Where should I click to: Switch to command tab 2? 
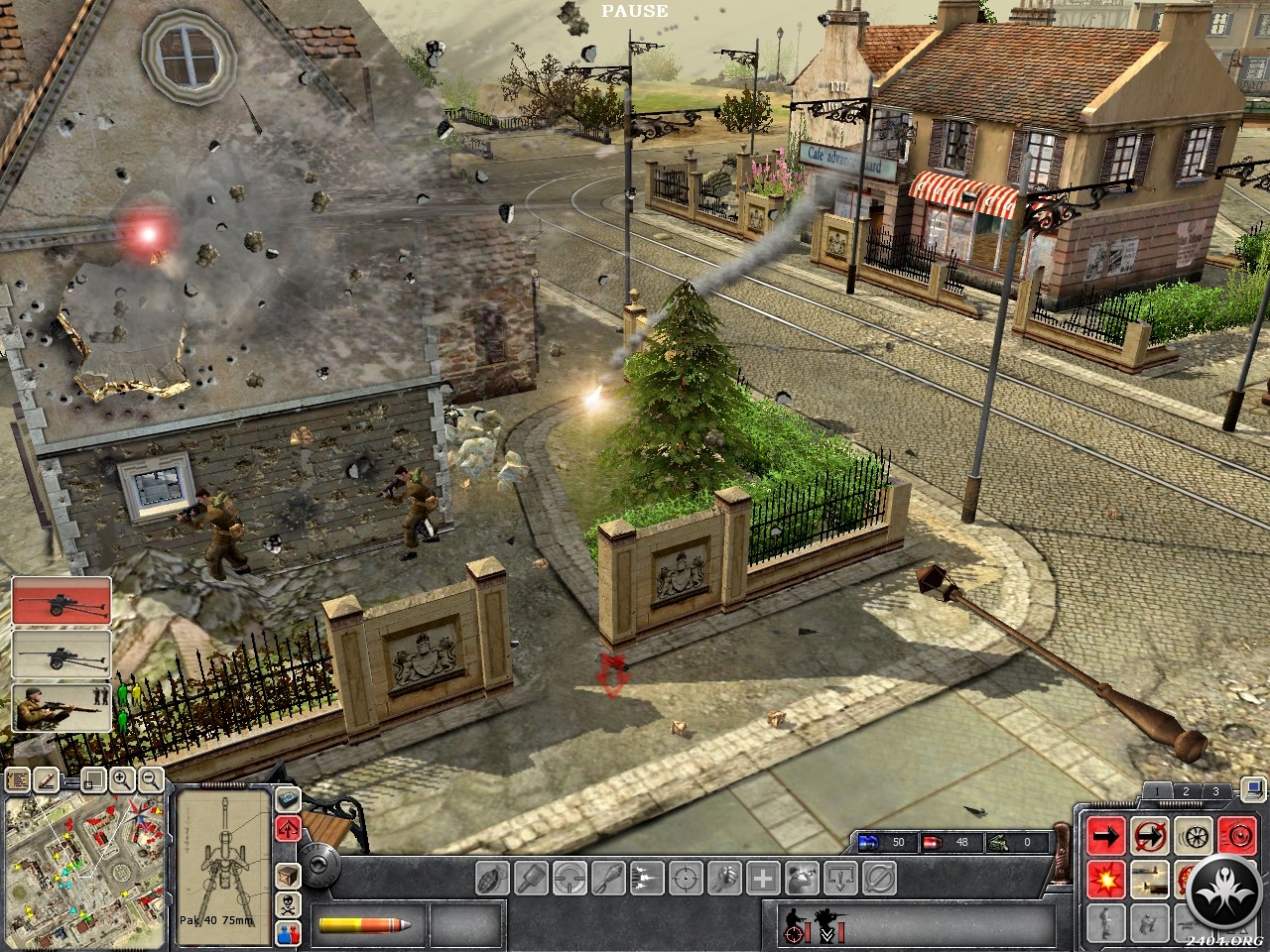click(1185, 791)
